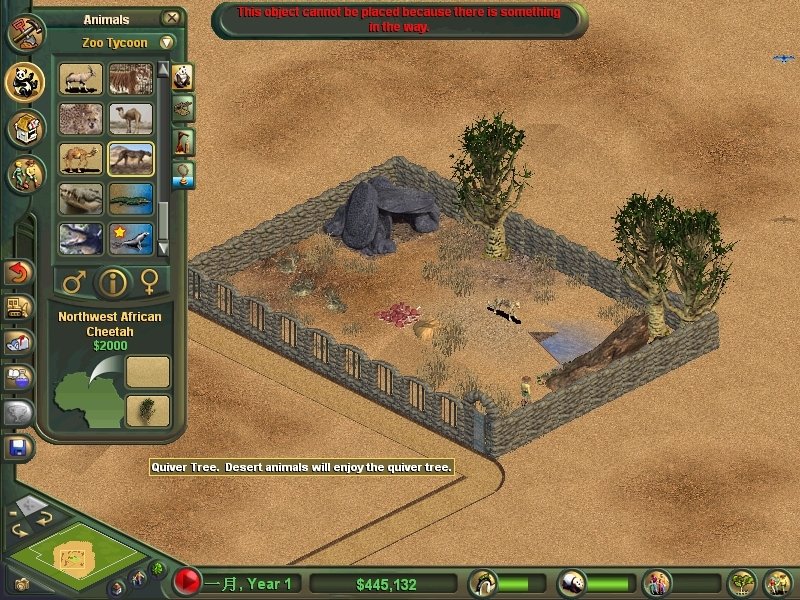Click the floppy disk save button

point(18,446)
